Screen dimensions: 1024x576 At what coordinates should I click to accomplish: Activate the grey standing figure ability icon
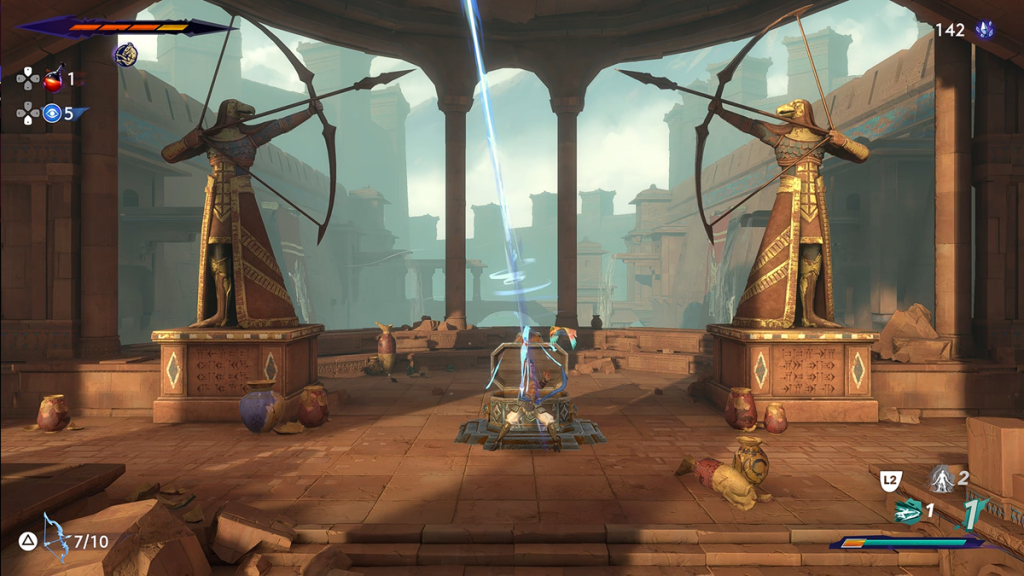pos(941,478)
